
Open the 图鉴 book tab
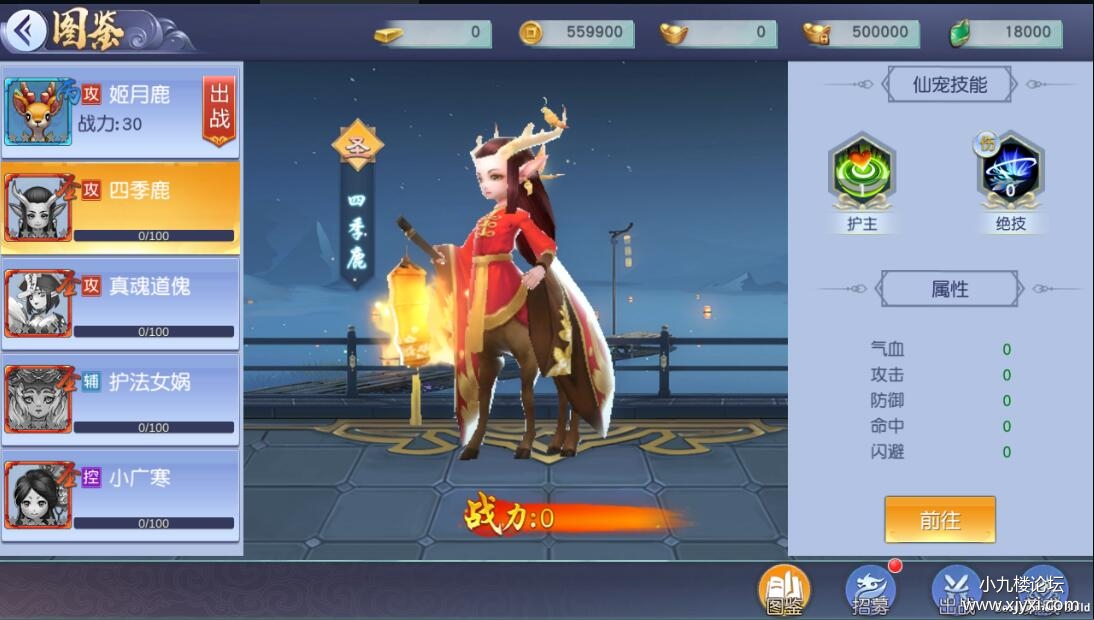tap(784, 589)
